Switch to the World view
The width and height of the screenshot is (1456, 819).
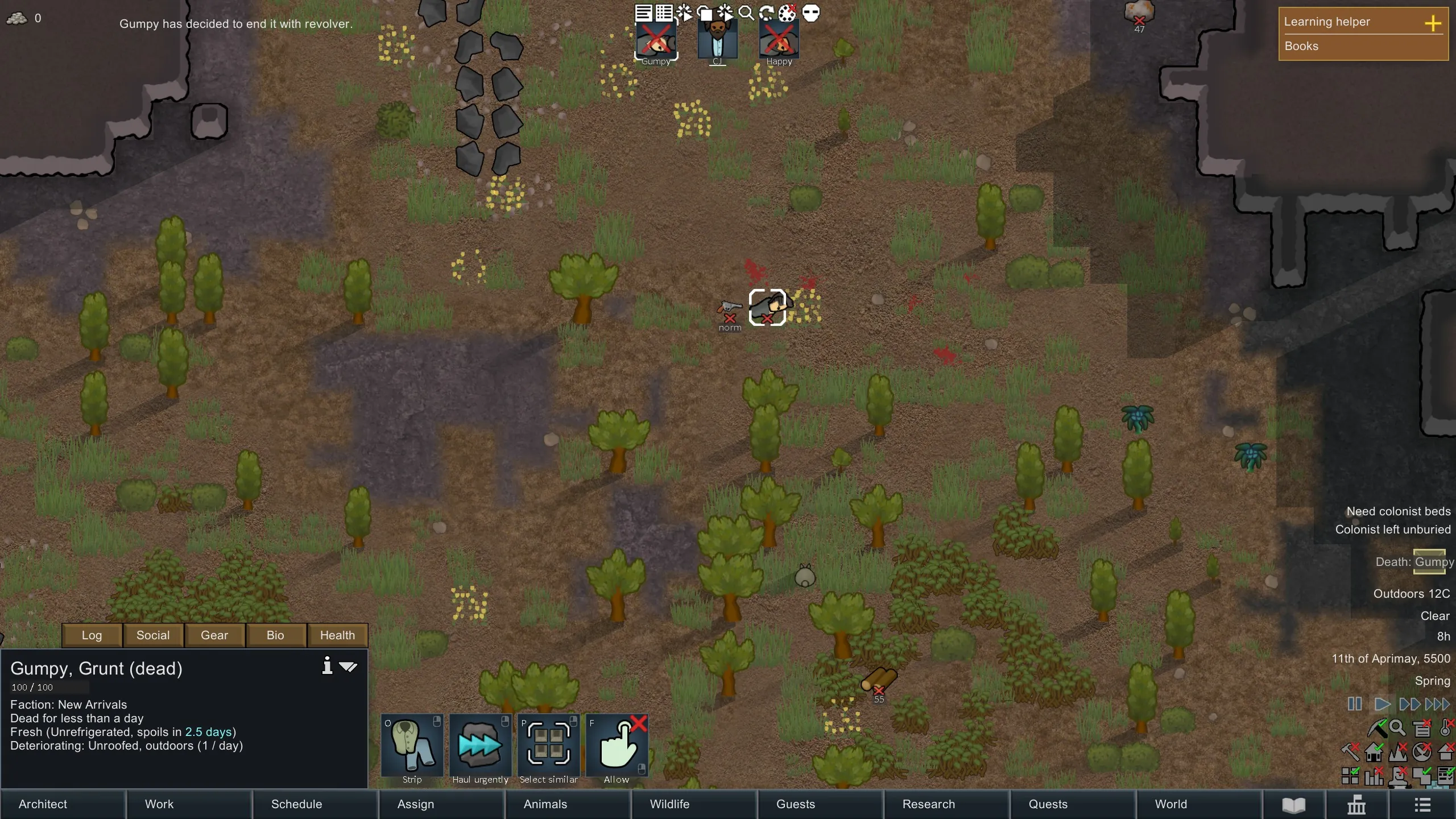click(x=1199, y=804)
